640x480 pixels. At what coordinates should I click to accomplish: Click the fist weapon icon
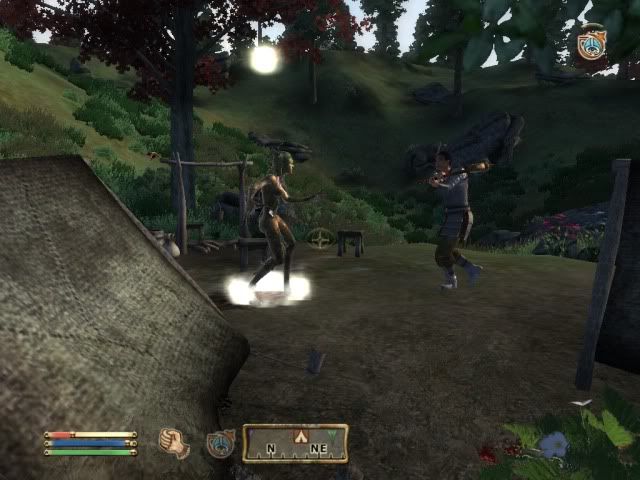tap(174, 442)
